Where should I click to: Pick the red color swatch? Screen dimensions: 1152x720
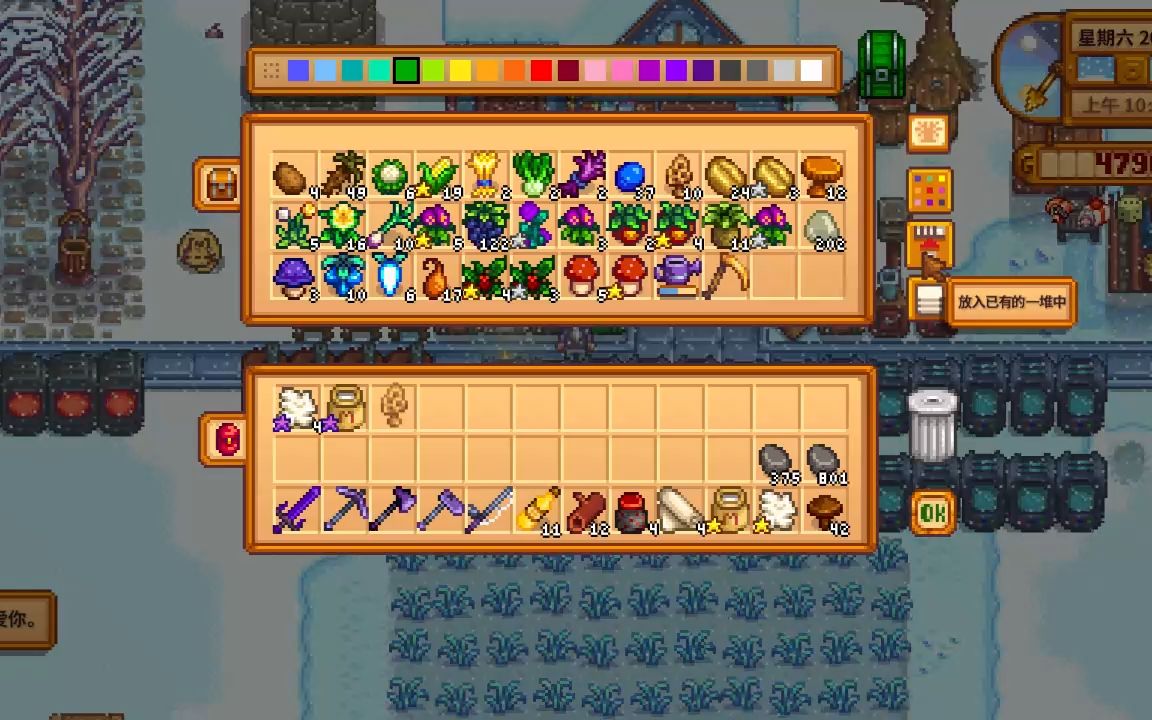[541, 70]
